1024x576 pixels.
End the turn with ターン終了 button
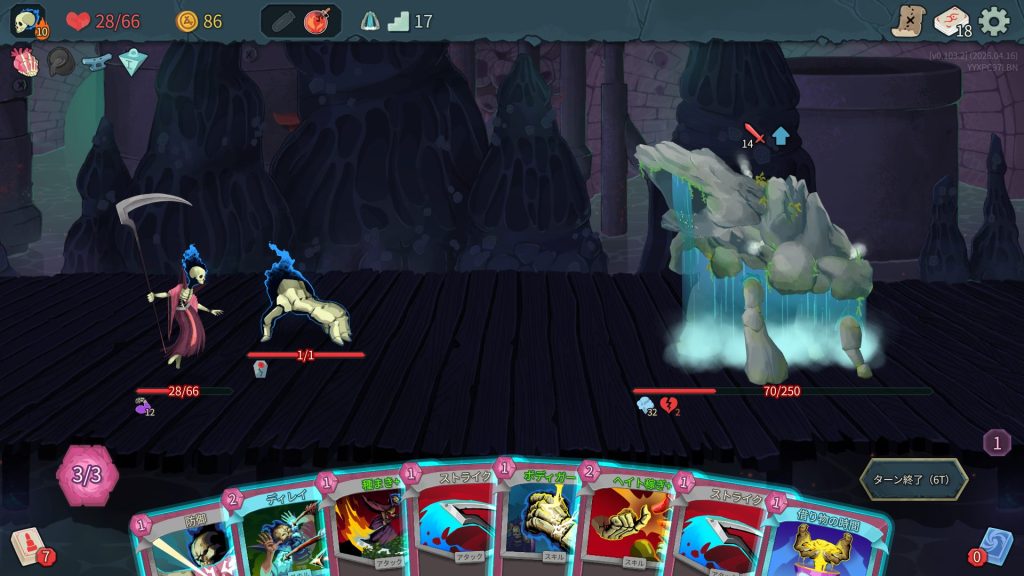tap(913, 479)
